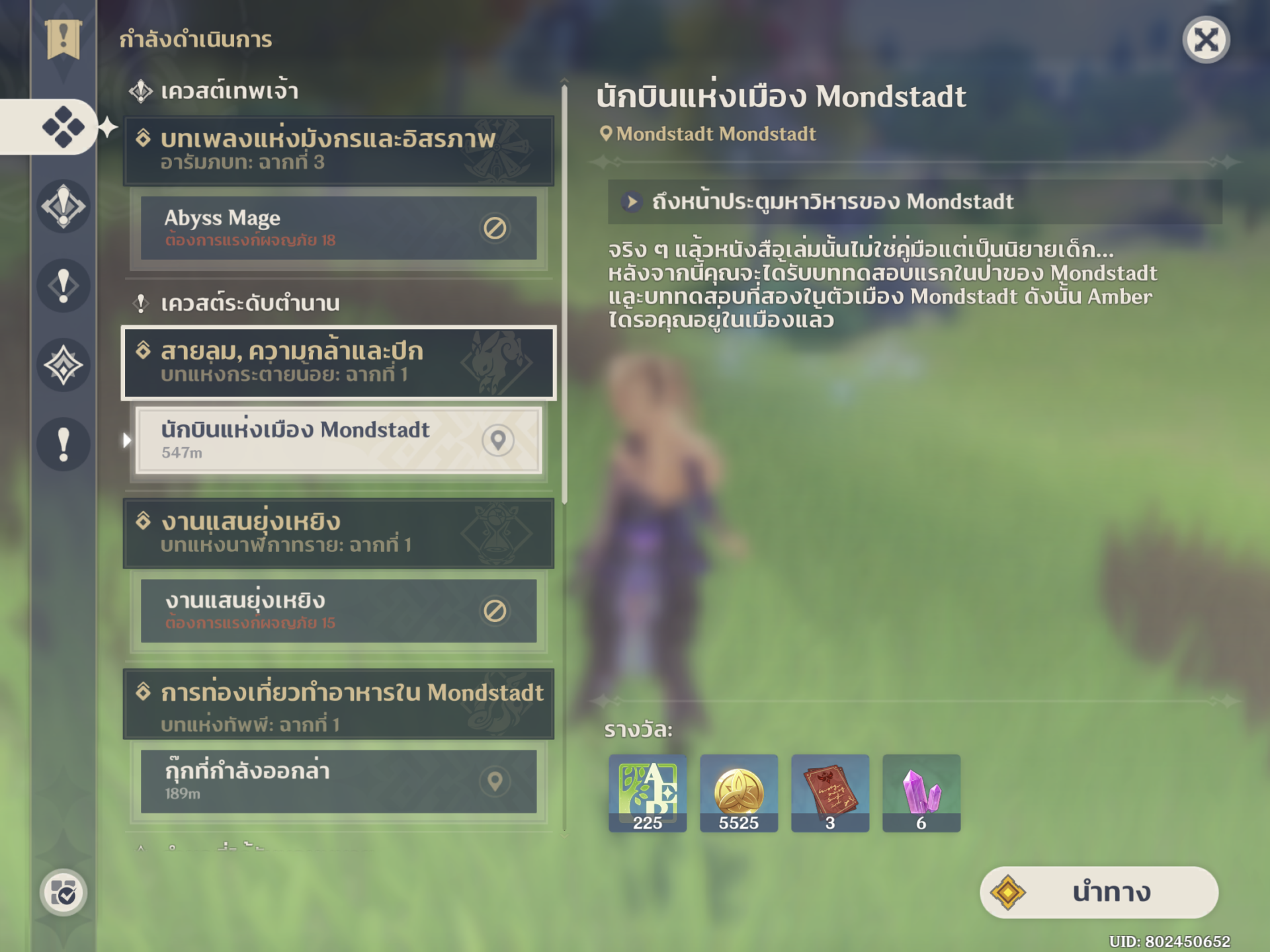Select the สายลม, ความกล้าและปีก legend quest
Image resolution: width=1270 pixels, height=952 pixels.
(338, 362)
